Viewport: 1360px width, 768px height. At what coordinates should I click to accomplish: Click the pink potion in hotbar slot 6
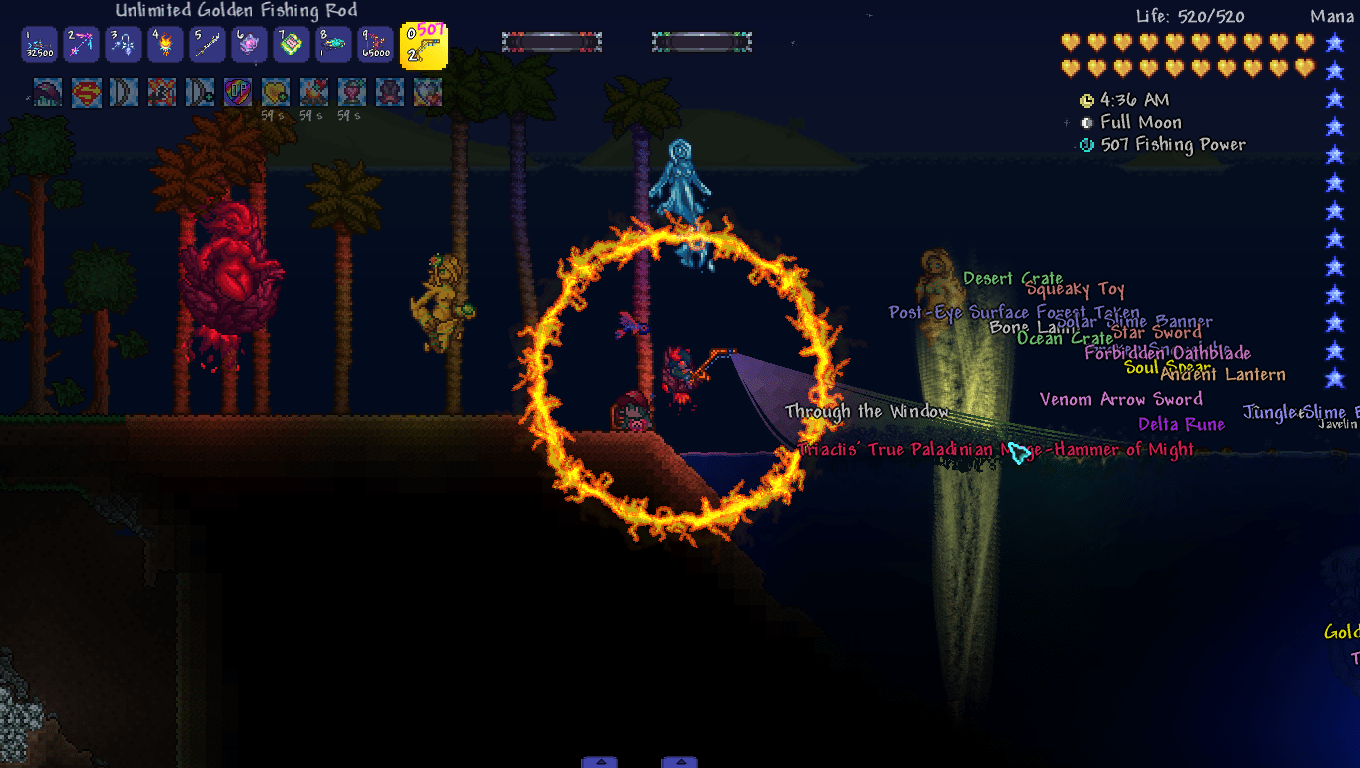[249, 45]
